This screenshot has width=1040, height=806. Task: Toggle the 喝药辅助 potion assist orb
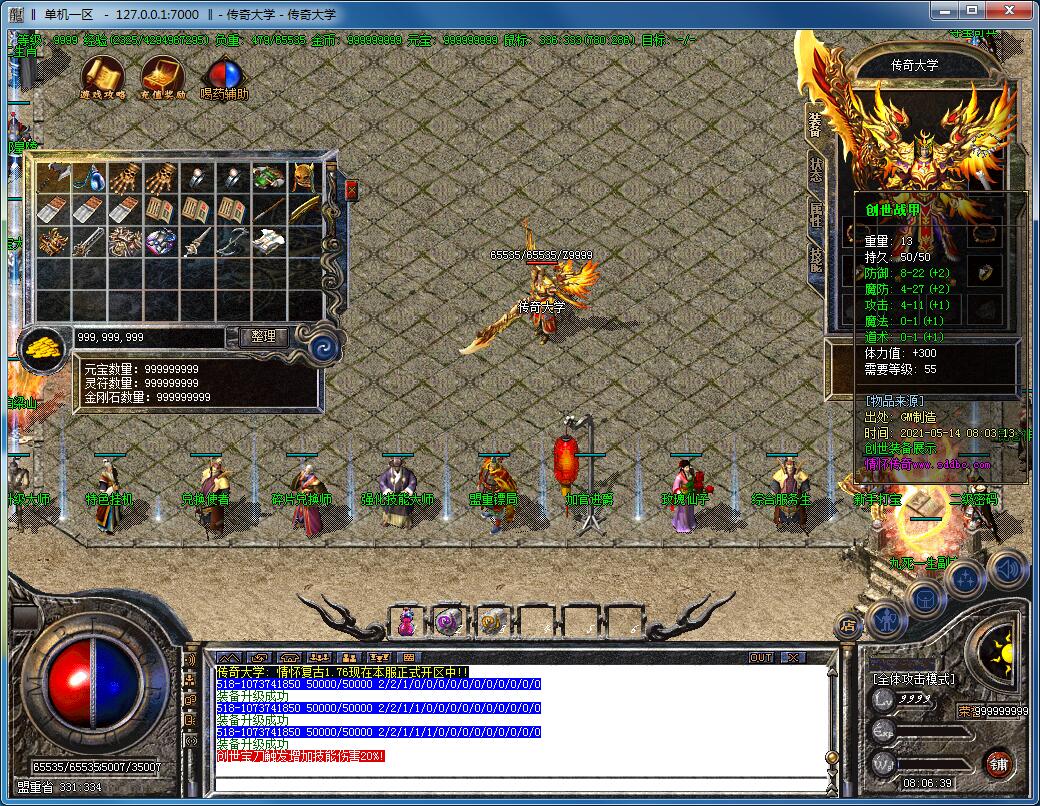(224, 76)
